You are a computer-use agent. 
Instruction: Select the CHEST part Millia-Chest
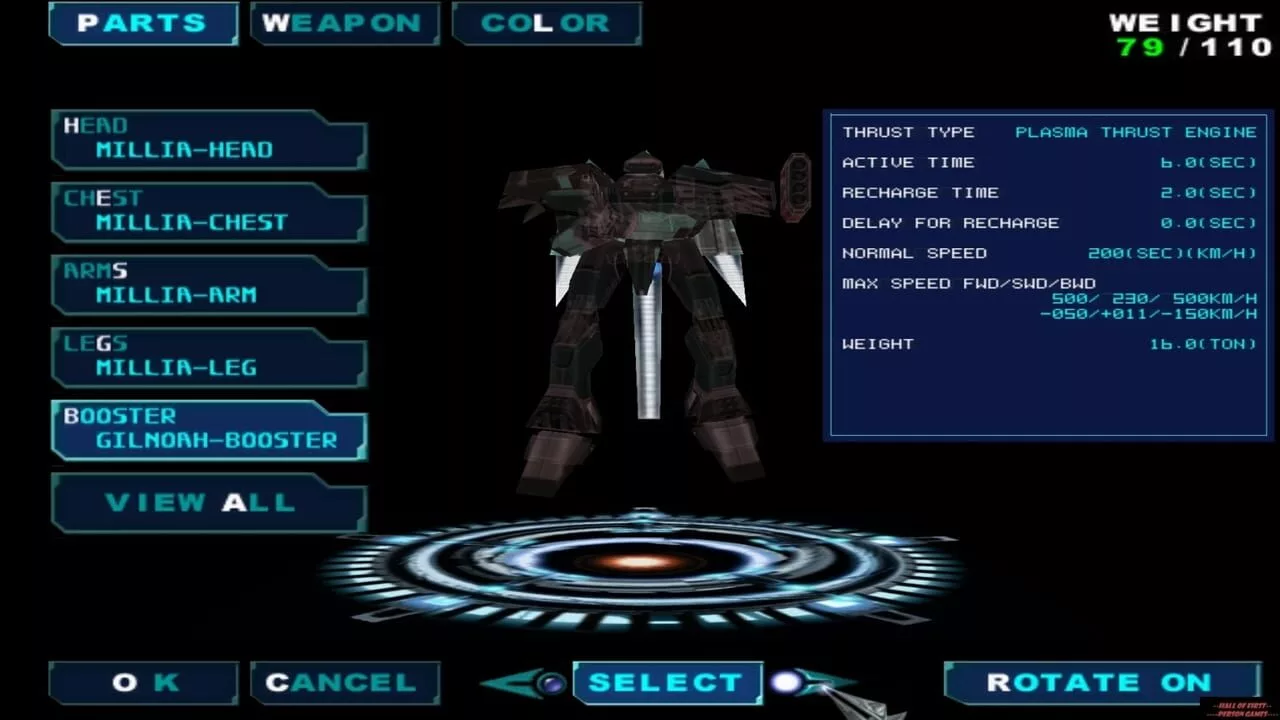point(209,212)
